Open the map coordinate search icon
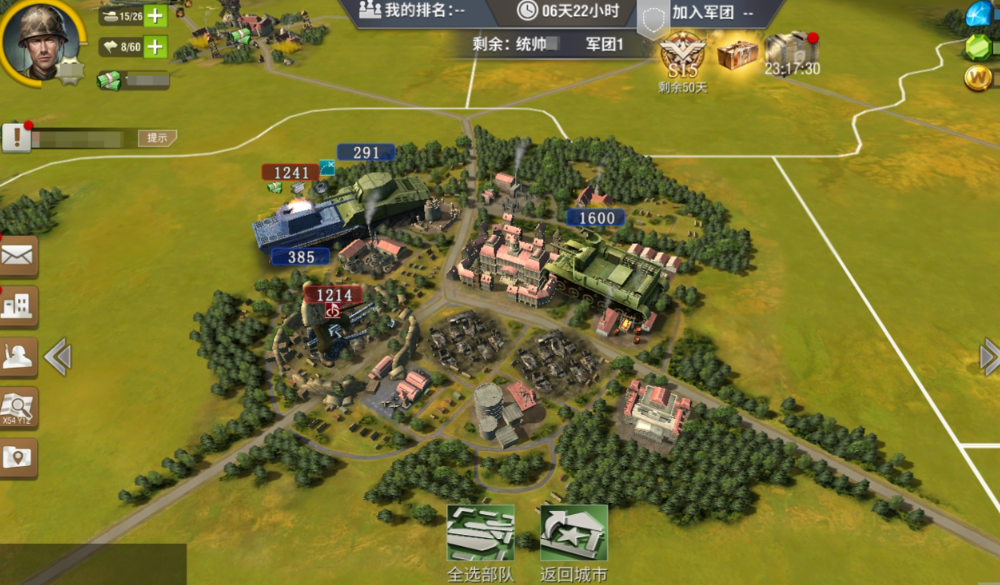 (x=17, y=407)
